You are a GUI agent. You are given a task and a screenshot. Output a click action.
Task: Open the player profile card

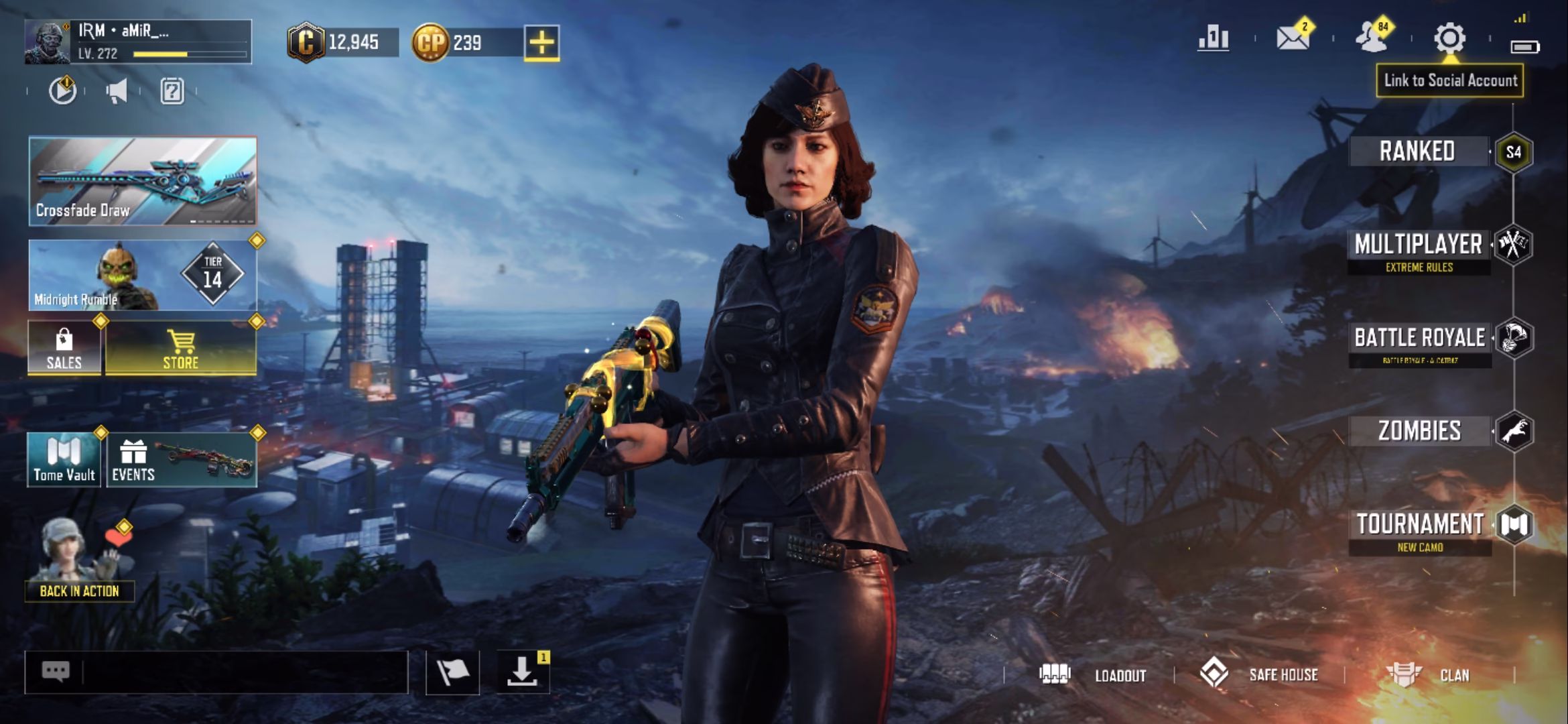pyautogui.click(x=138, y=42)
